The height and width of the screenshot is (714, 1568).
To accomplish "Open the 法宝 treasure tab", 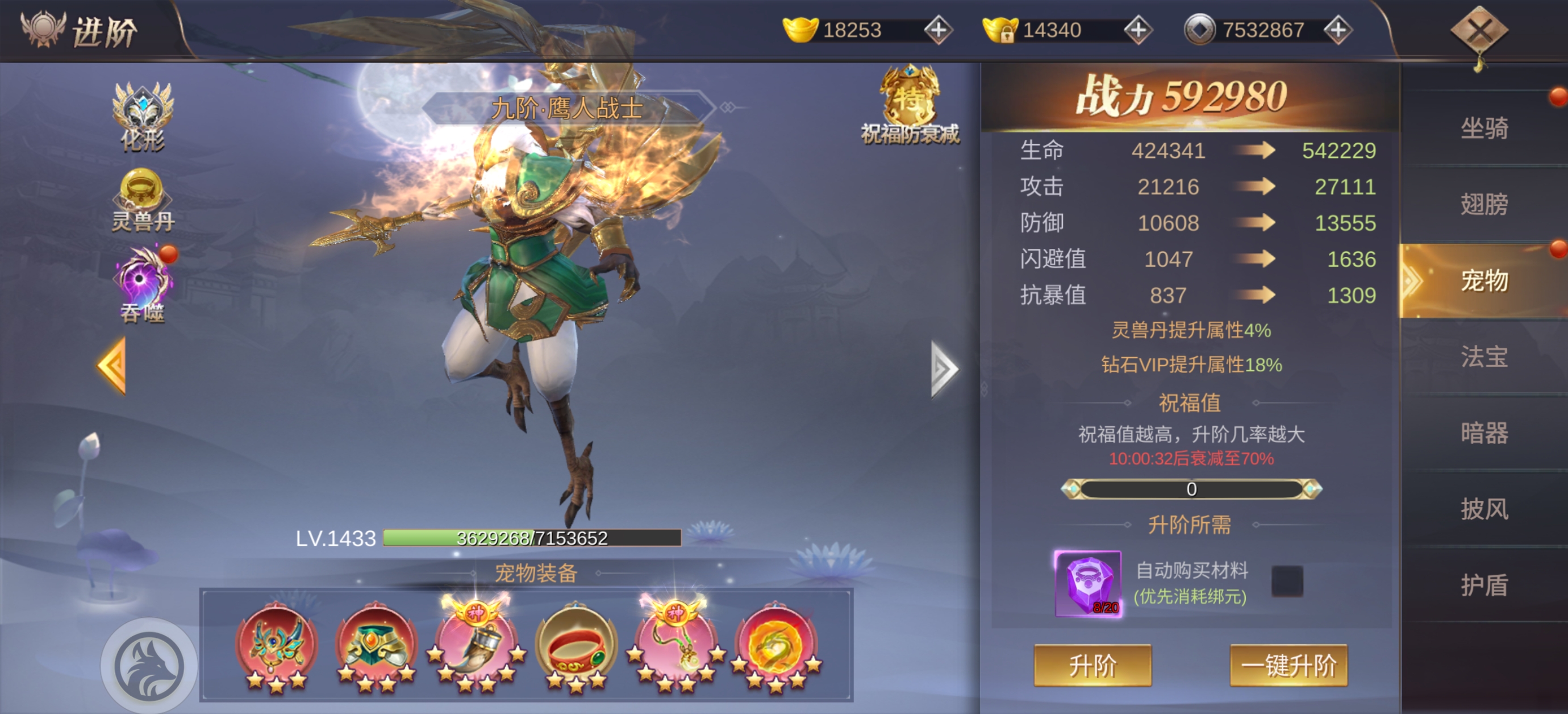I will click(x=1484, y=356).
